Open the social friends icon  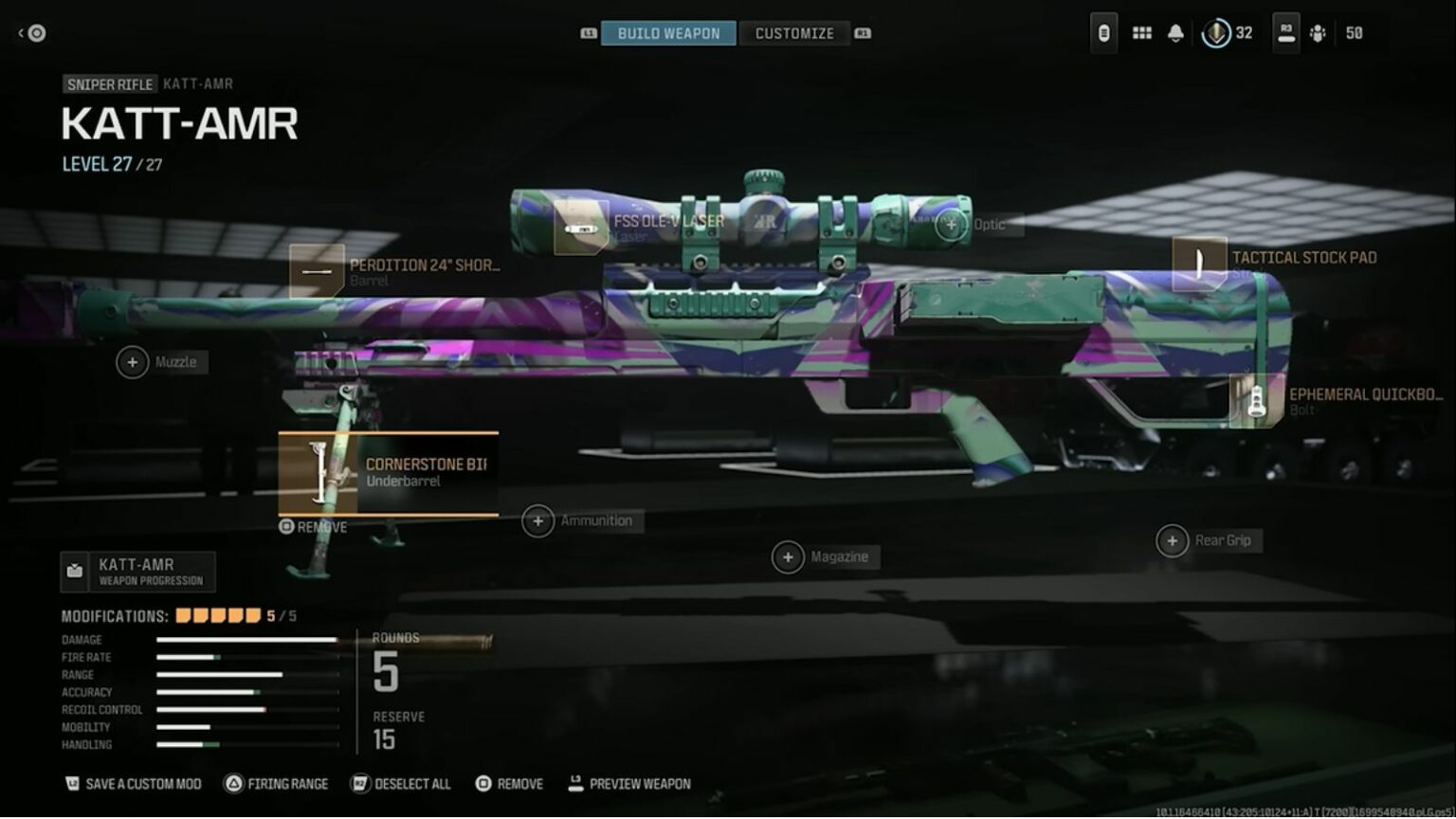pyautogui.click(x=1317, y=34)
